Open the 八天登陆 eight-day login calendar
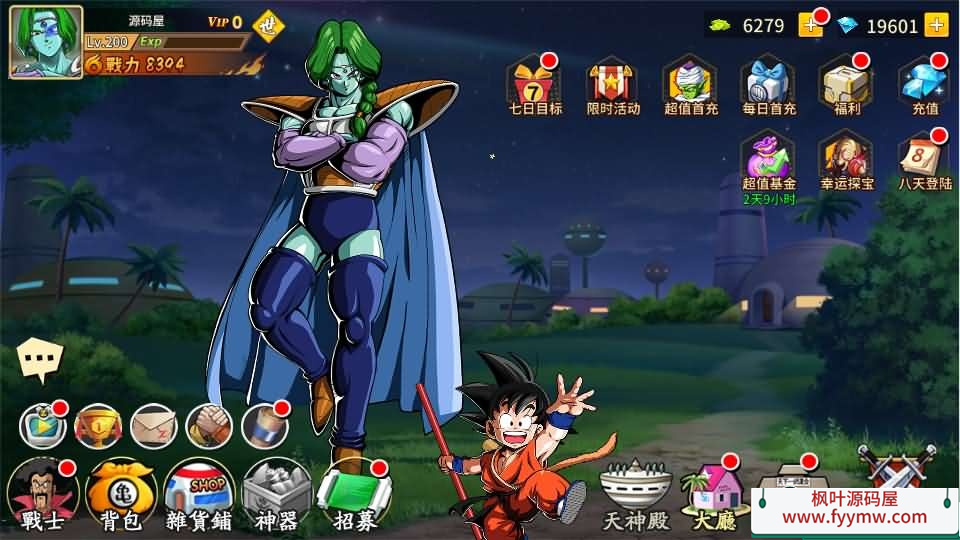Viewport: 960px width, 540px height. tap(924, 159)
